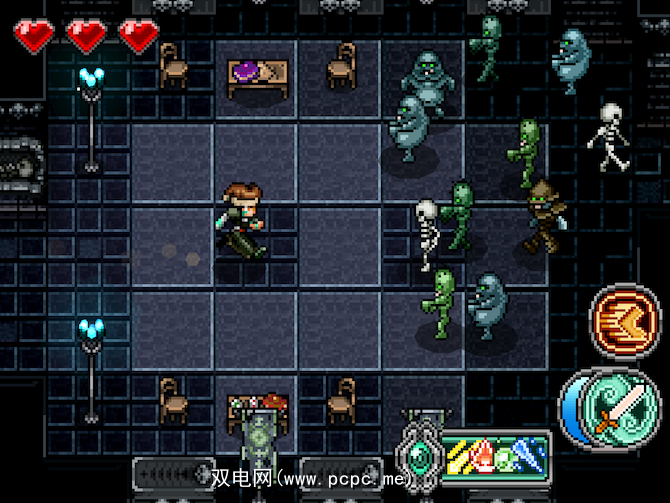Select the blue ice shard element

click(529, 452)
